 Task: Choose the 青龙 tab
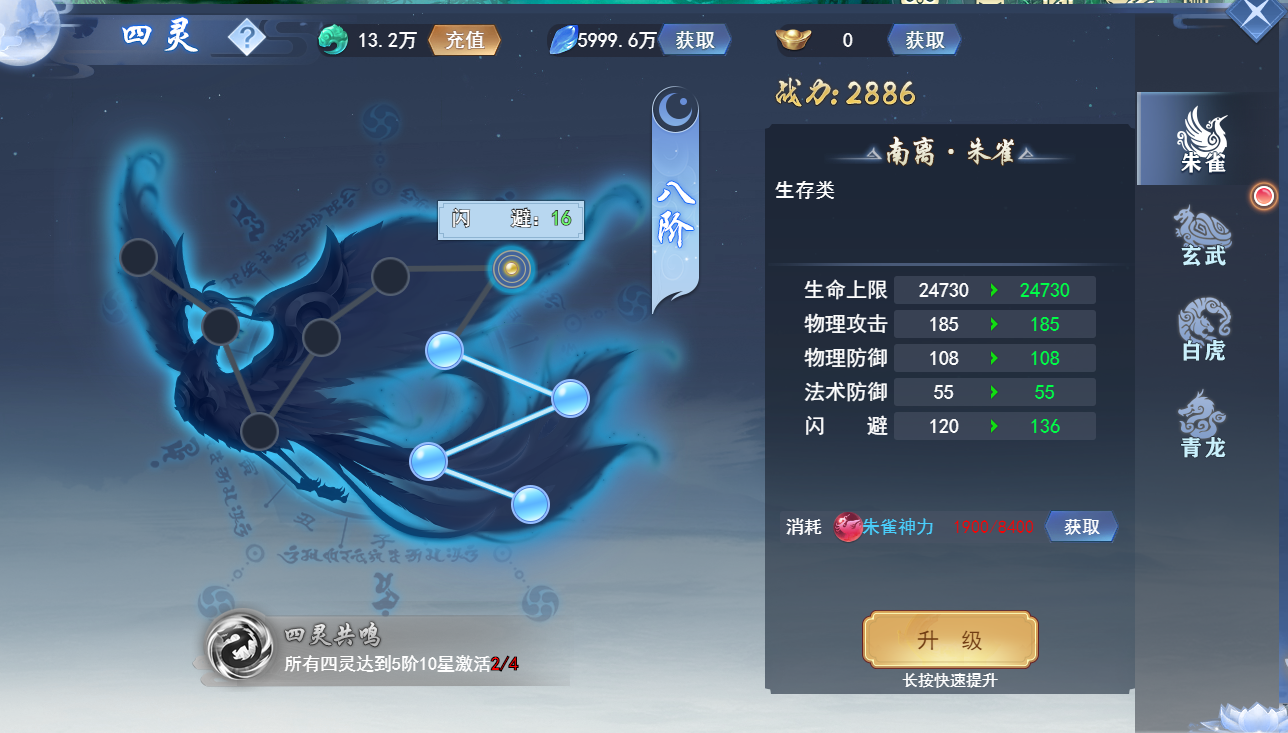pyautogui.click(x=1202, y=427)
